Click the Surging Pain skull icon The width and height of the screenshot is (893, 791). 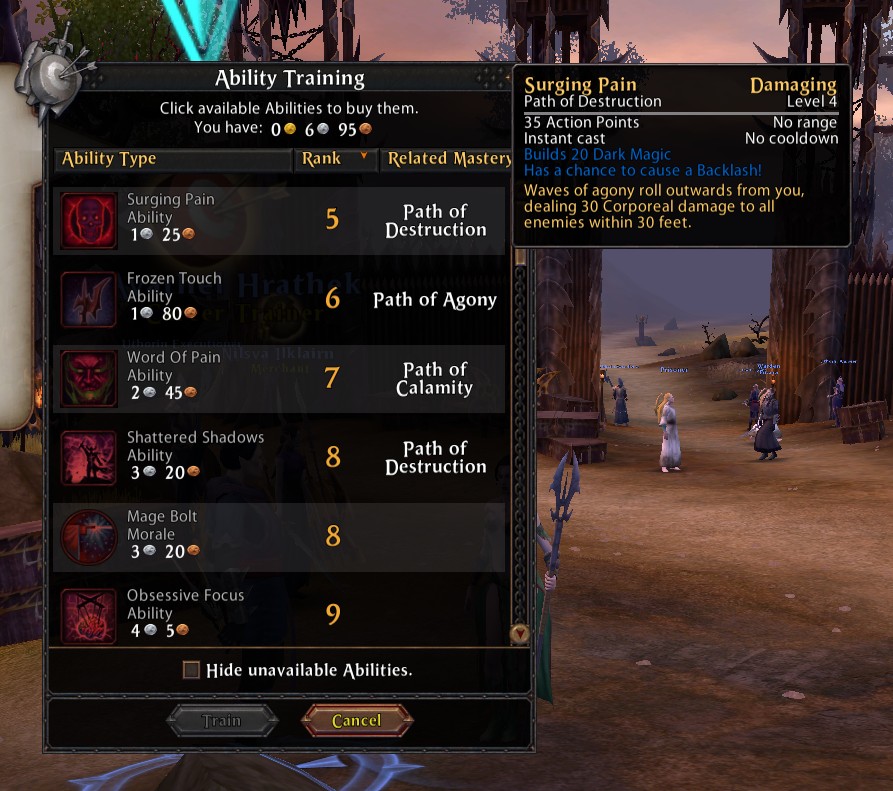89,220
